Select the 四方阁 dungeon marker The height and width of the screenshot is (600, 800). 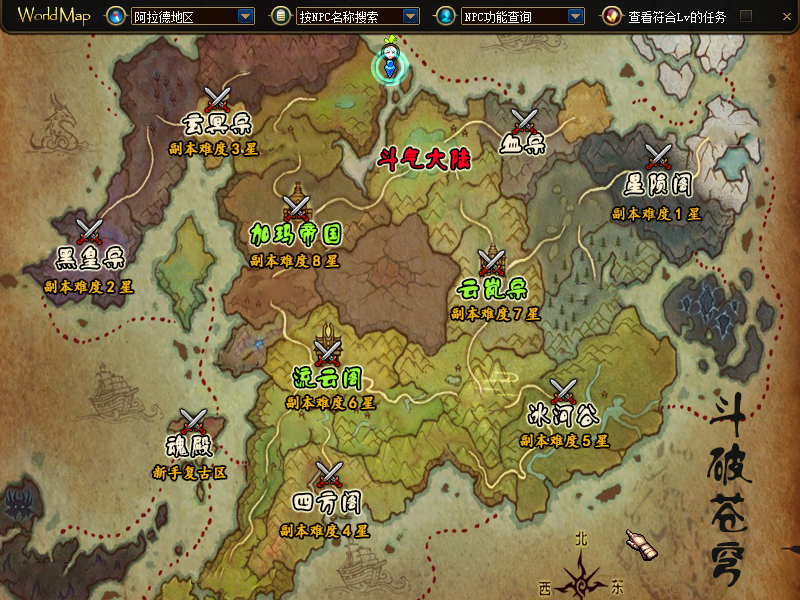click(x=328, y=474)
